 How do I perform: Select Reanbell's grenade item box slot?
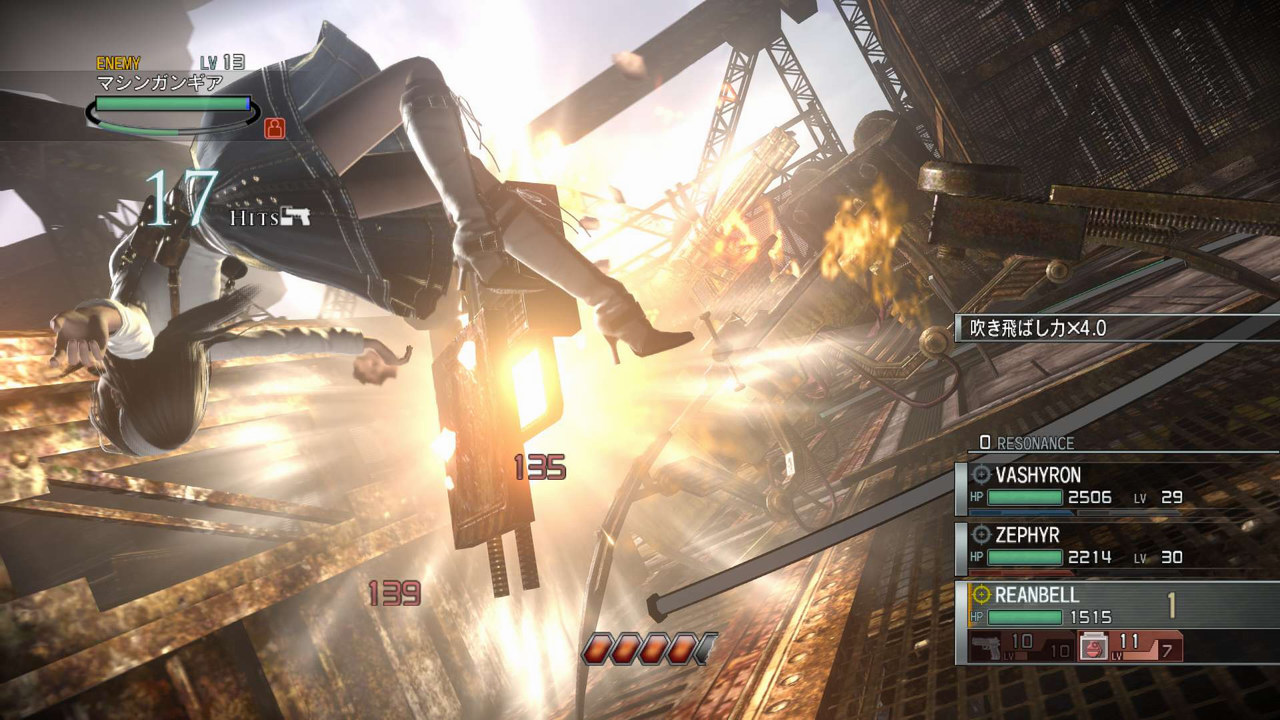[x=1130, y=646]
